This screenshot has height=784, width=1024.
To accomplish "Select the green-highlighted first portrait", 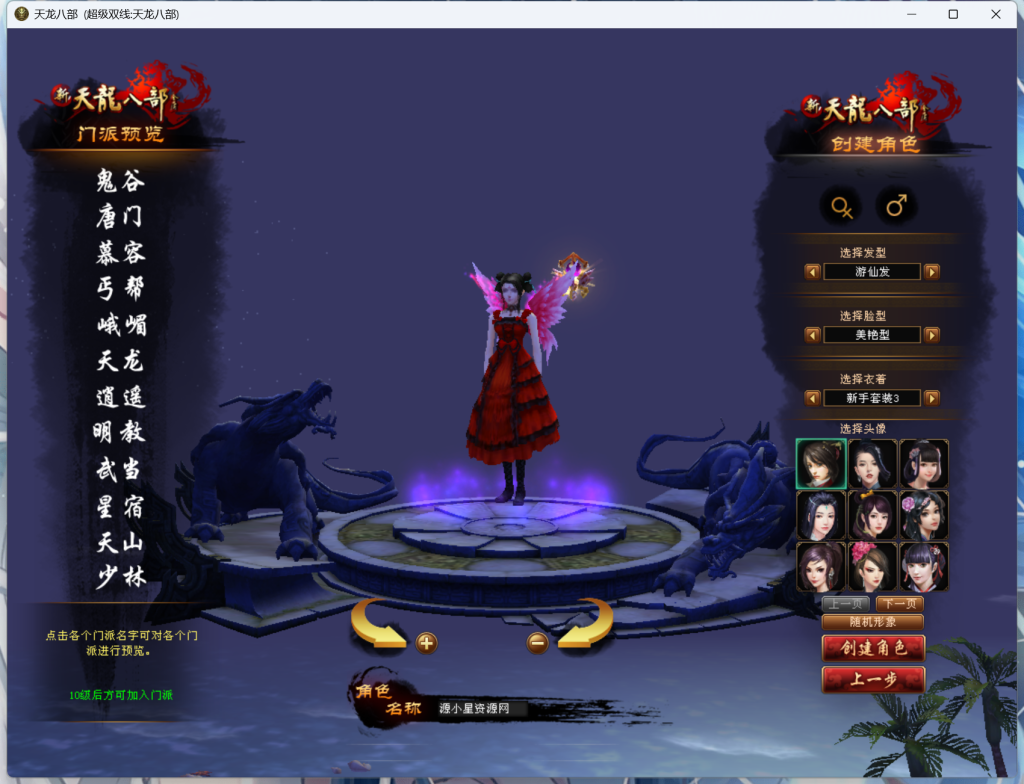I will [821, 464].
